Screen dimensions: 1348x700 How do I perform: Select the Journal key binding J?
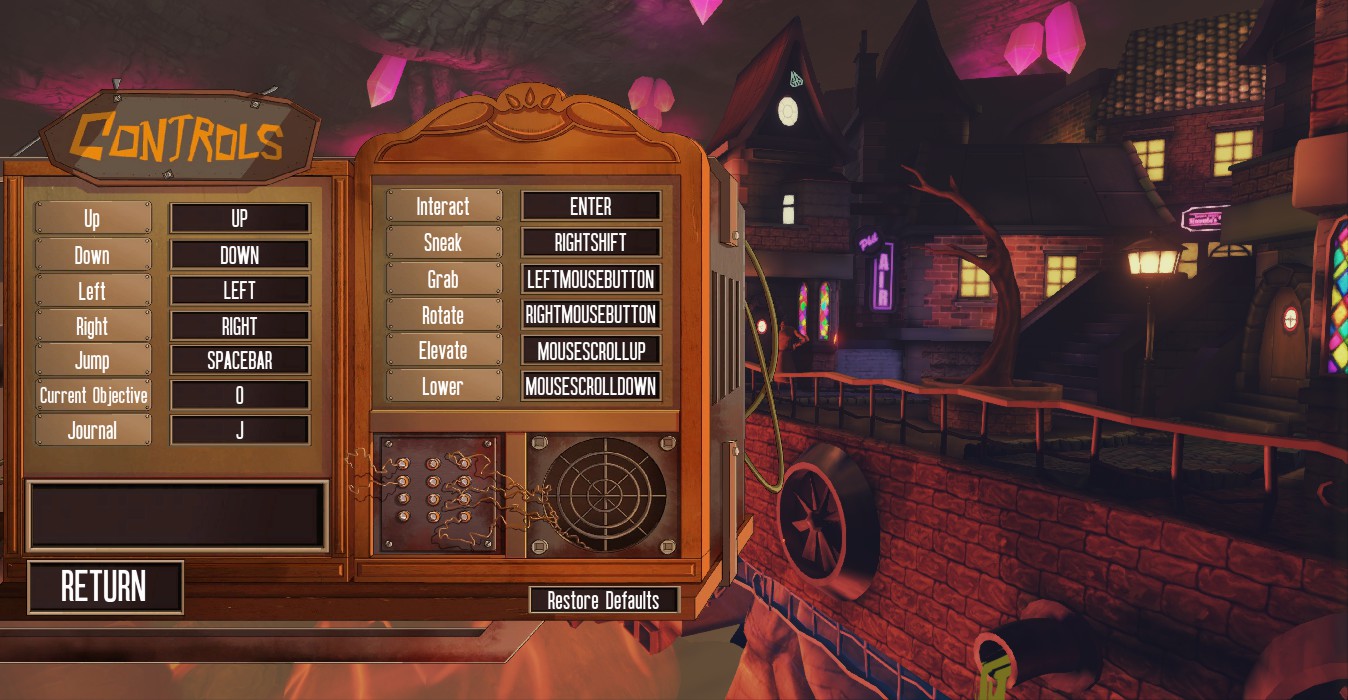(240, 430)
